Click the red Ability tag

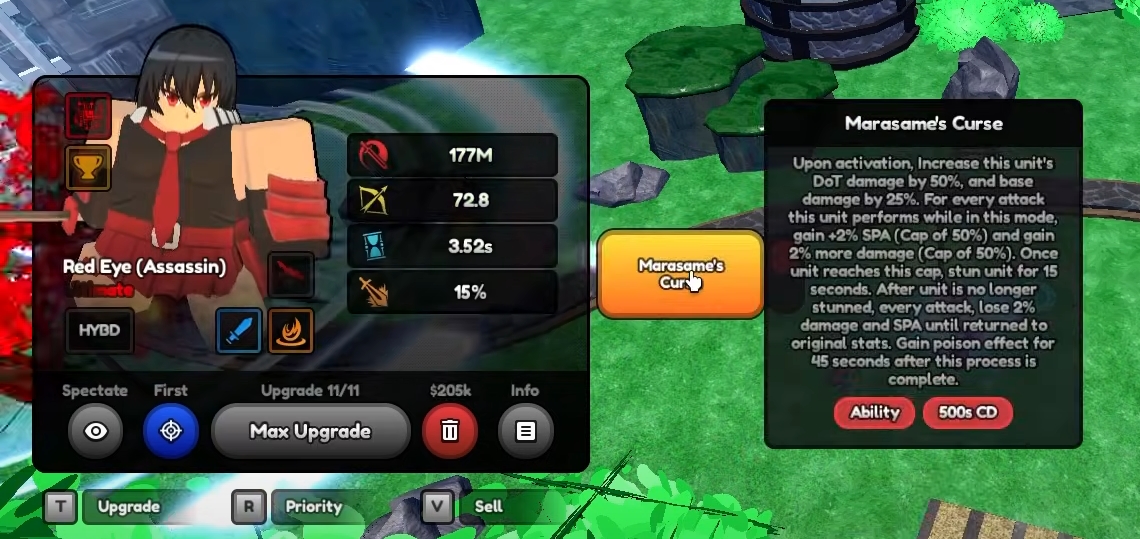coord(874,412)
